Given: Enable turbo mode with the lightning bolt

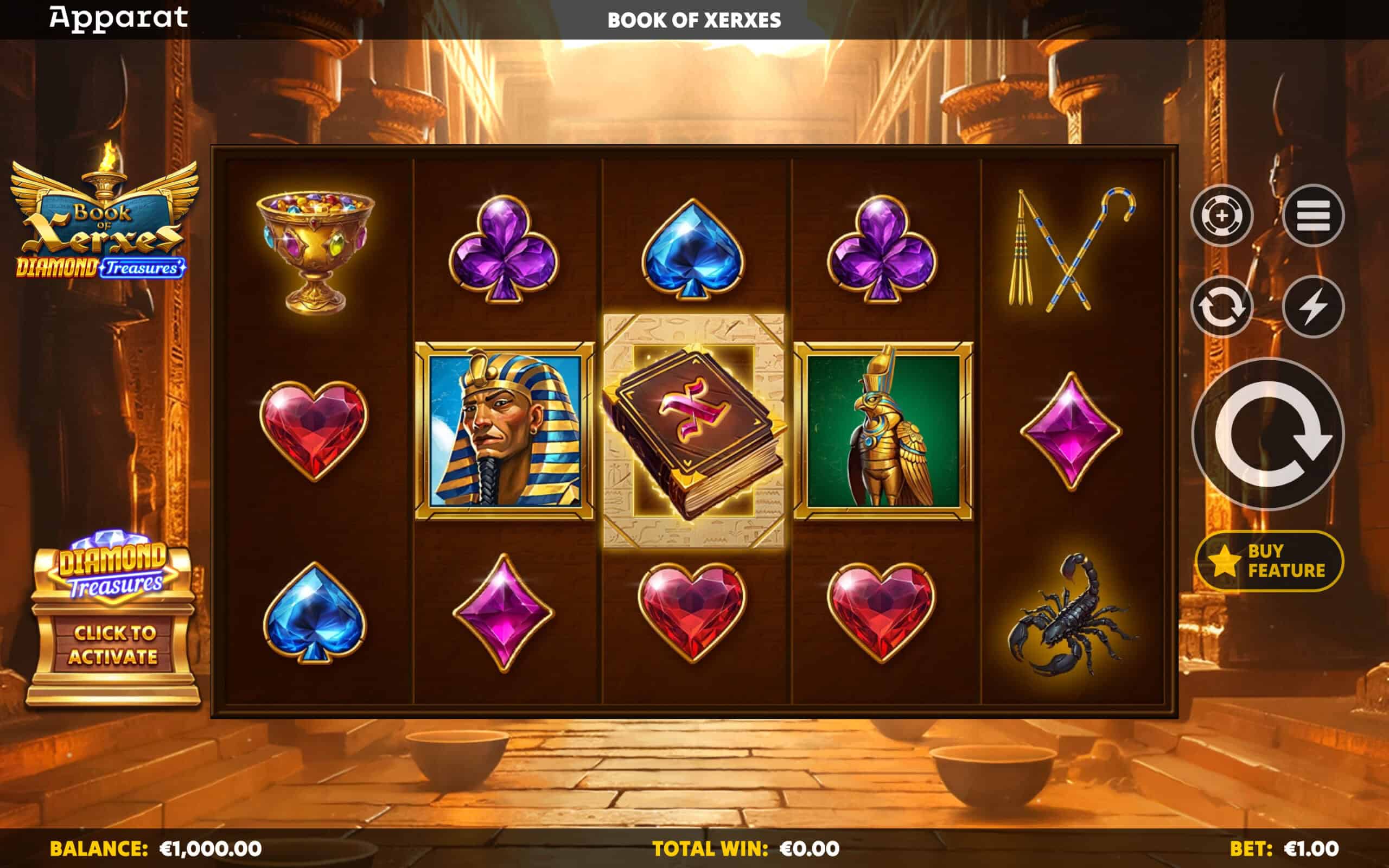Looking at the screenshot, I should point(1312,307).
